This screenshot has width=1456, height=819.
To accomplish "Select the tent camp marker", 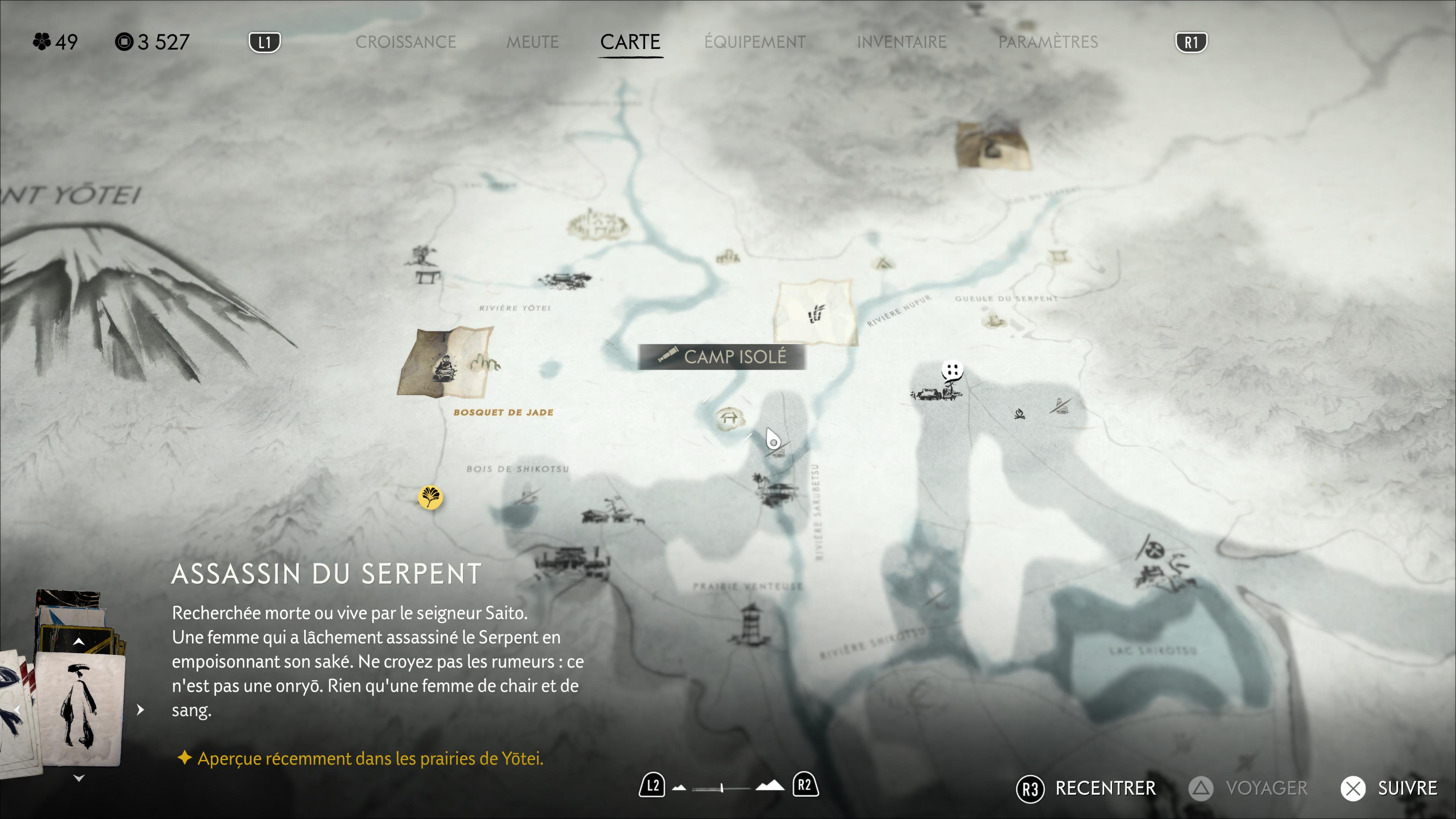I will pos(882,263).
